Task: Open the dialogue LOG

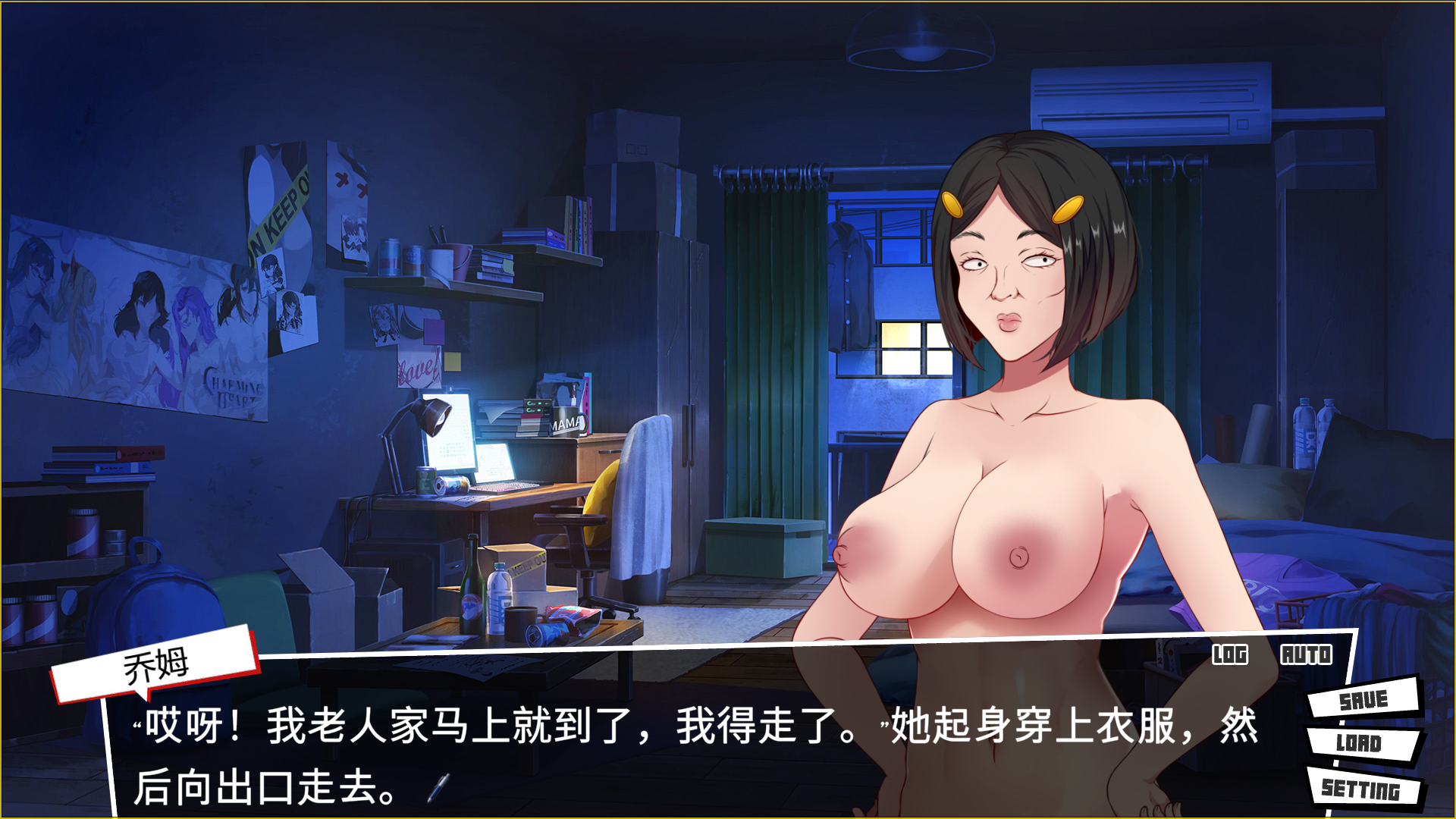Action: pos(1229,654)
